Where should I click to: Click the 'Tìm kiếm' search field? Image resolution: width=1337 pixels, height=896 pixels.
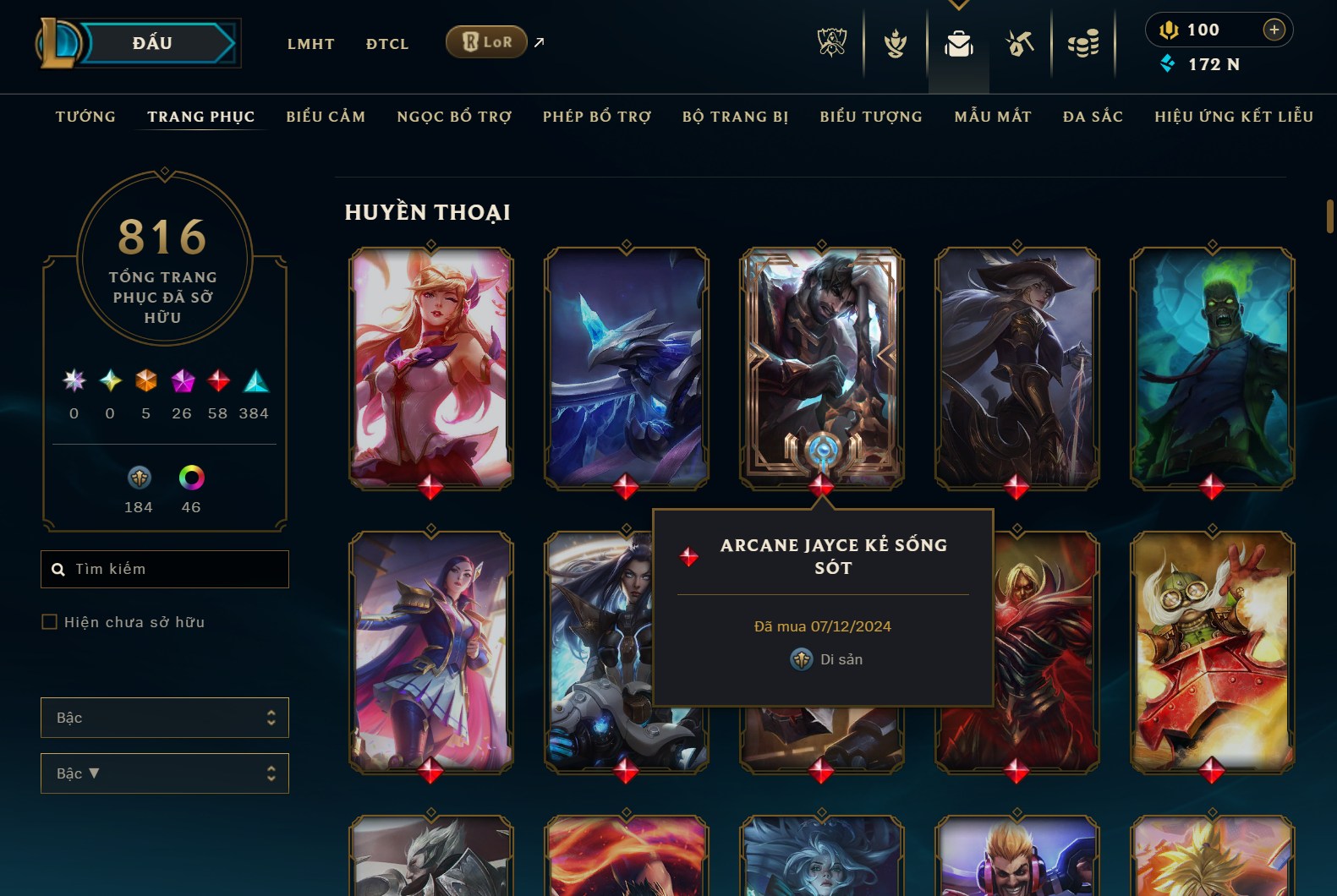164,569
